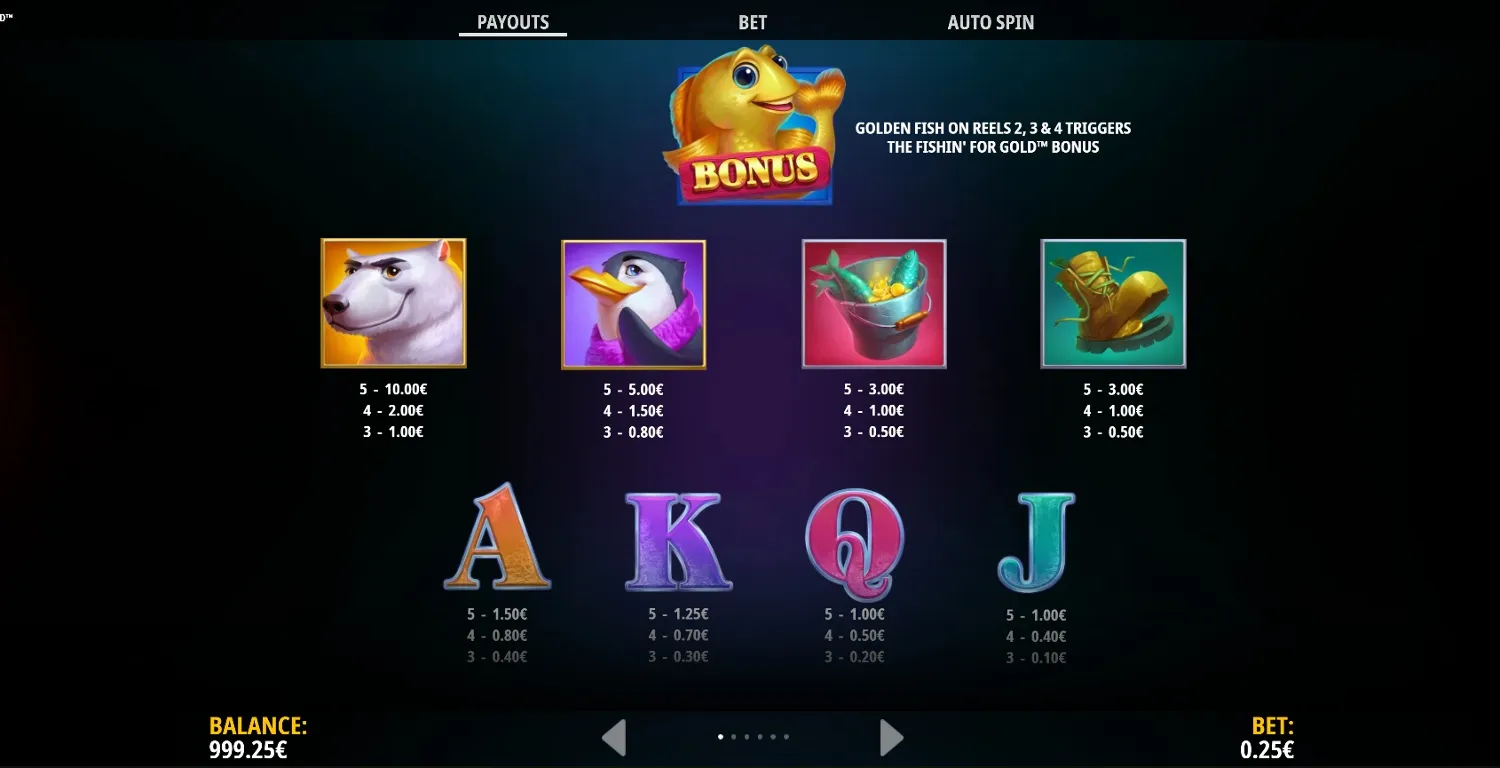Select the third pagination dot
1500x768 pixels.
748,736
